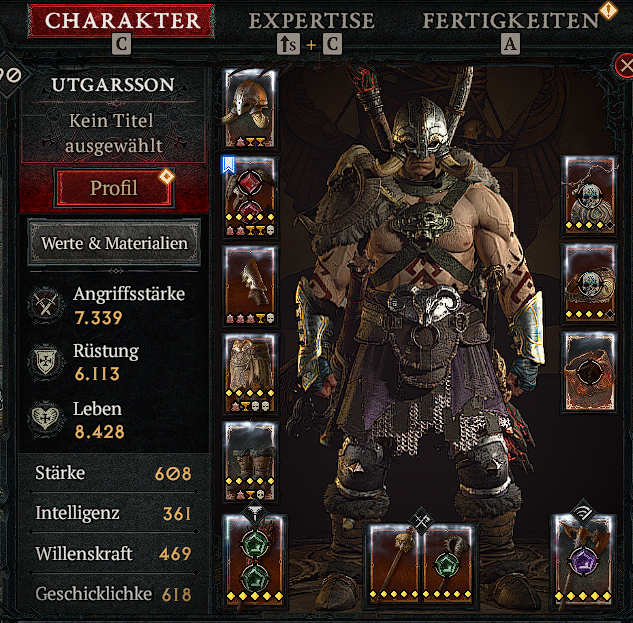
Task: Switch to the Fertigkeiten tab
Action: (510, 20)
